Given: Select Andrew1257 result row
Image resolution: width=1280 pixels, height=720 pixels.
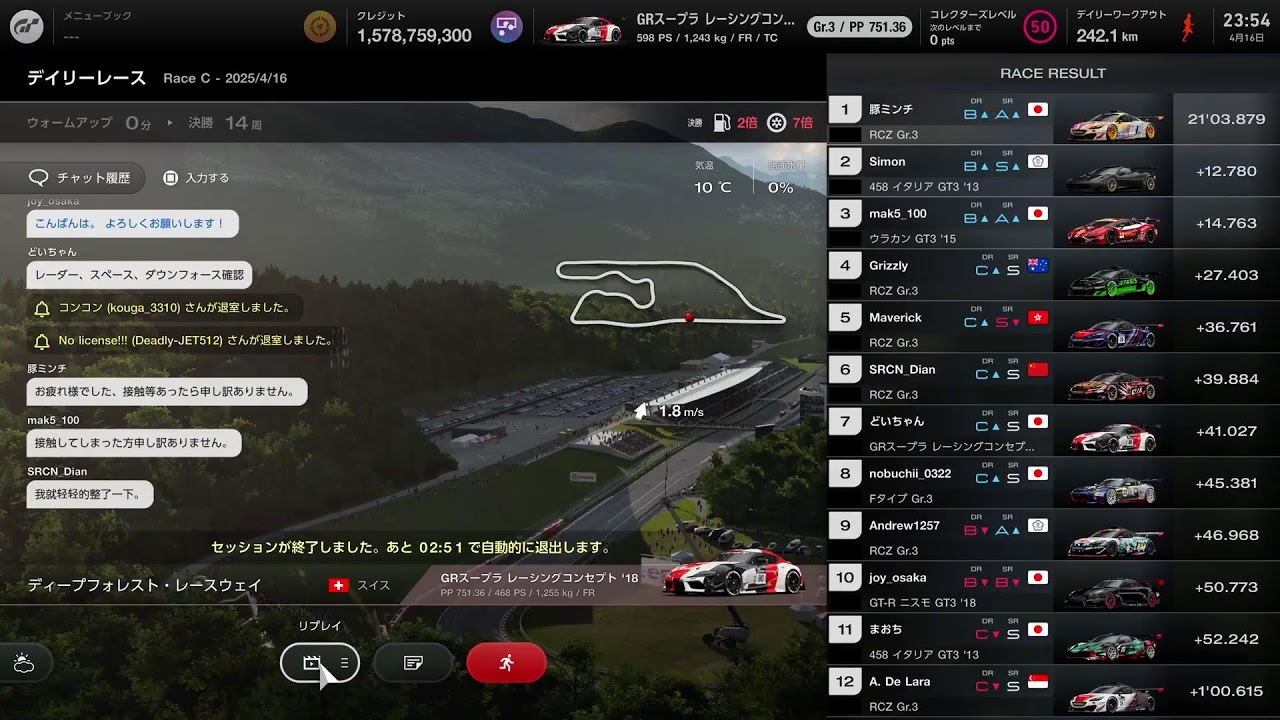Looking at the screenshot, I should tap(1052, 535).
